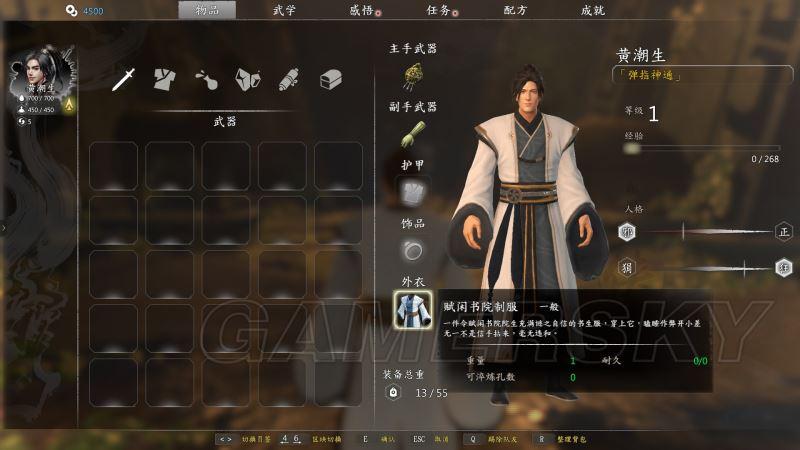
Task: View the 成就 (Achievements) tab
Action: click(x=592, y=10)
